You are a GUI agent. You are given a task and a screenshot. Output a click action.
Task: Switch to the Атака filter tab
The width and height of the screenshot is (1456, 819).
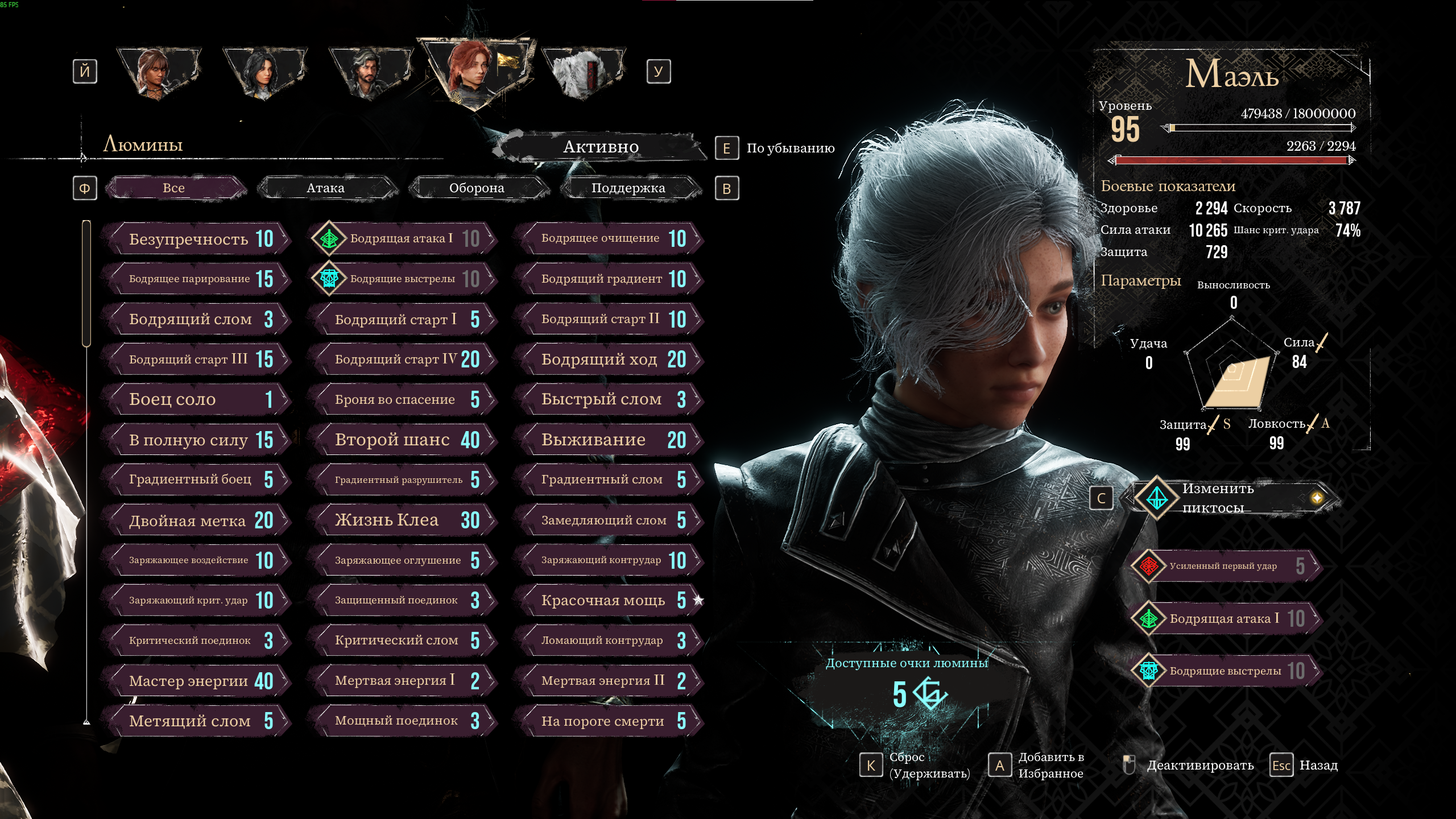point(326,188)
